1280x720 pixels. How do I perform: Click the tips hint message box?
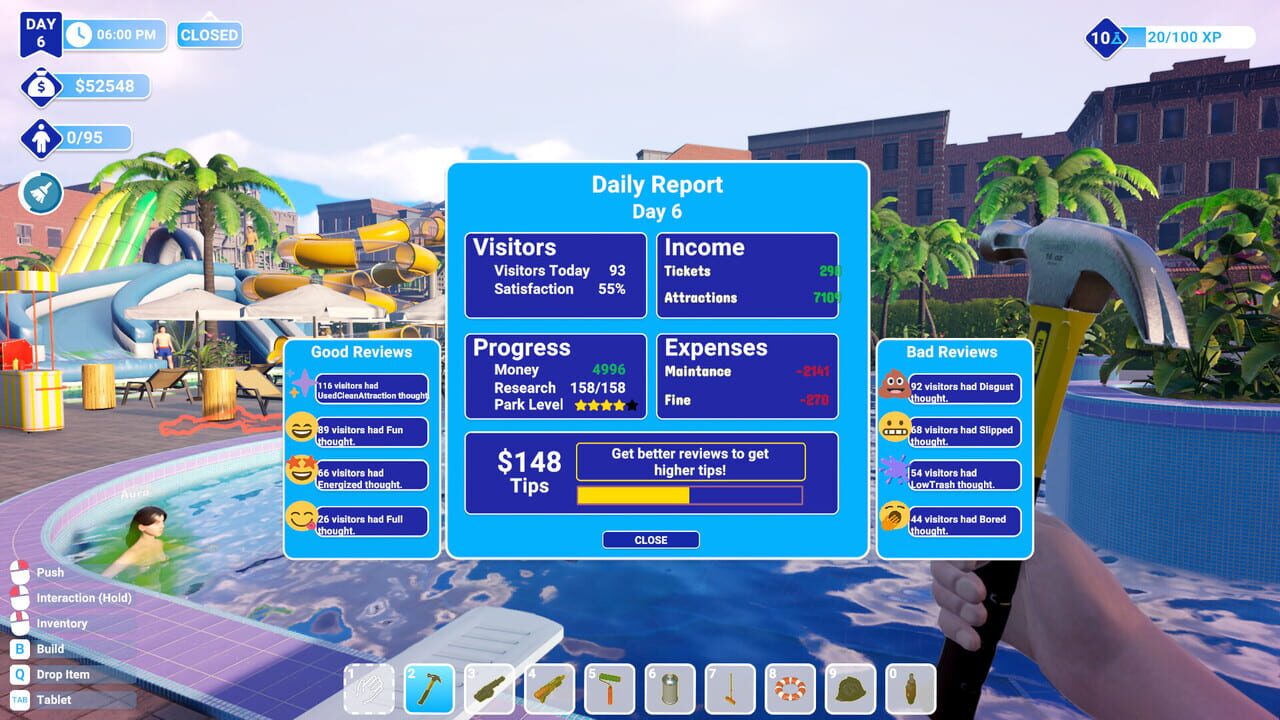(x=690, y=462)
